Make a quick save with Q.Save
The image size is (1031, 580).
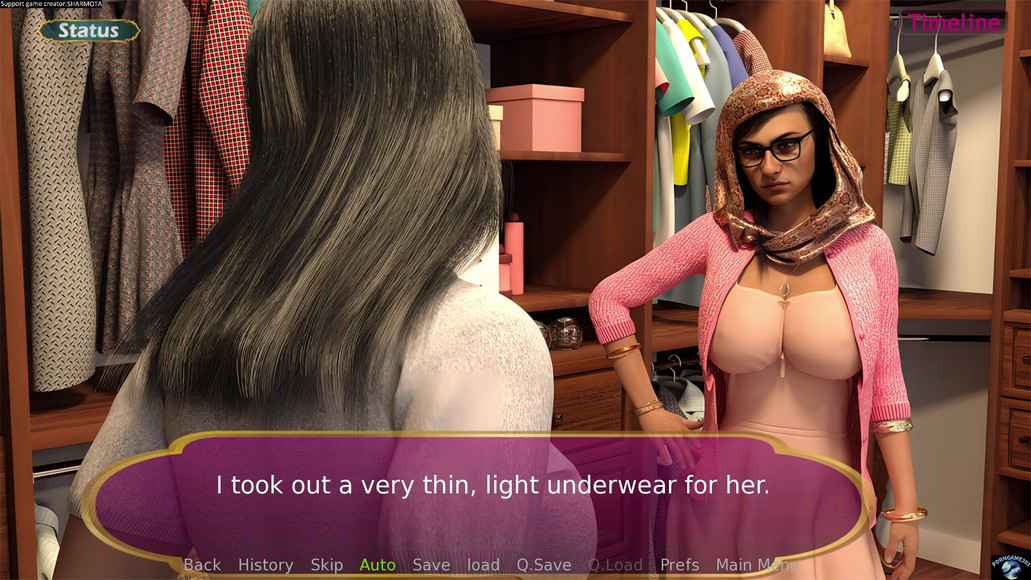[x=544, y=565]
